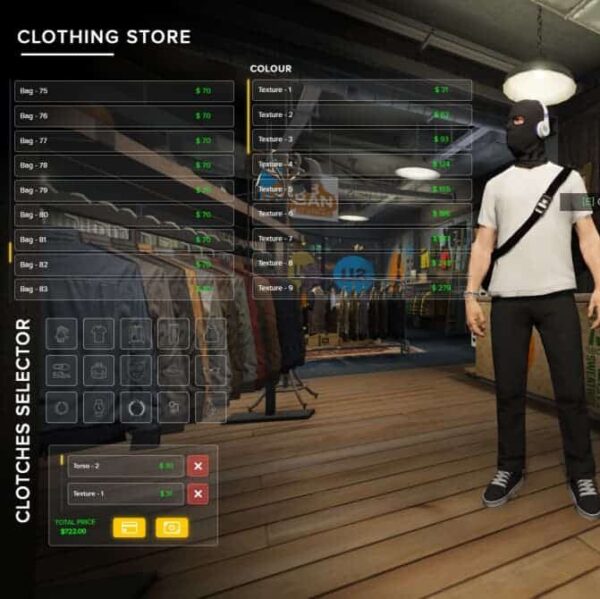This screenshot has height=599, width=600.
Task: Pick the Texture - 7 colour
Action: [361, 239]
